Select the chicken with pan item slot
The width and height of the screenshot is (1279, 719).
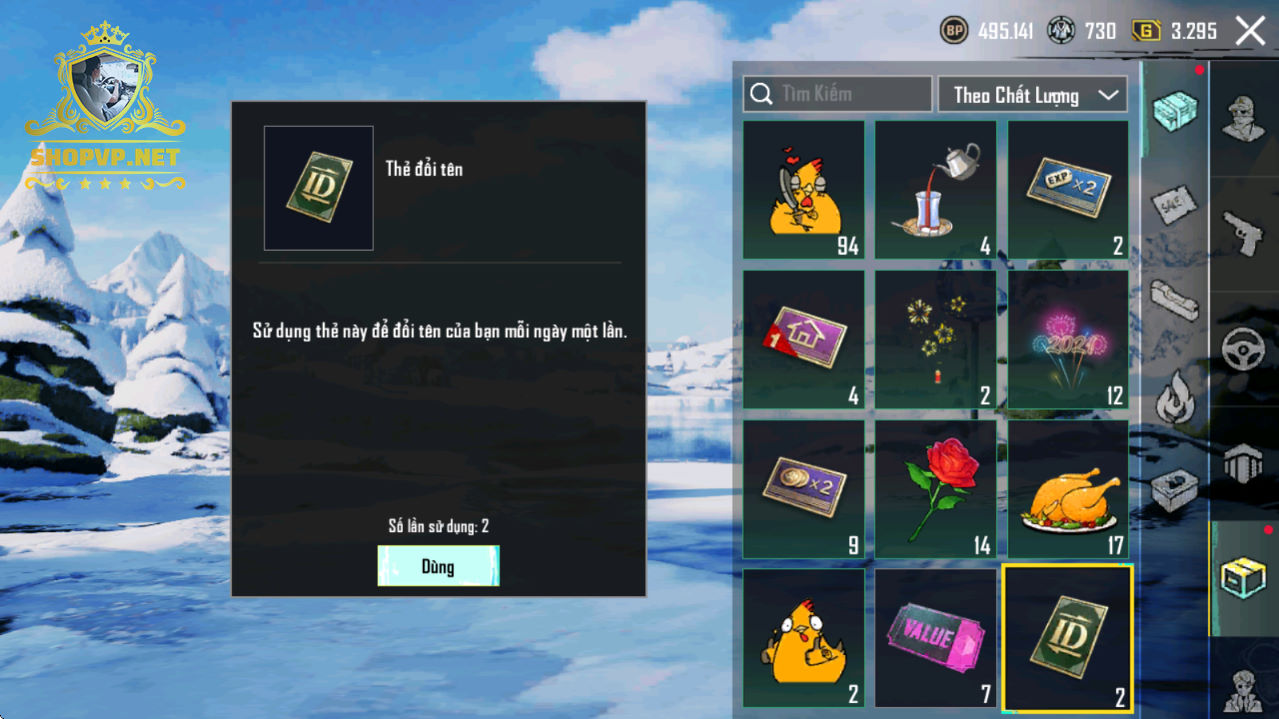804,190
